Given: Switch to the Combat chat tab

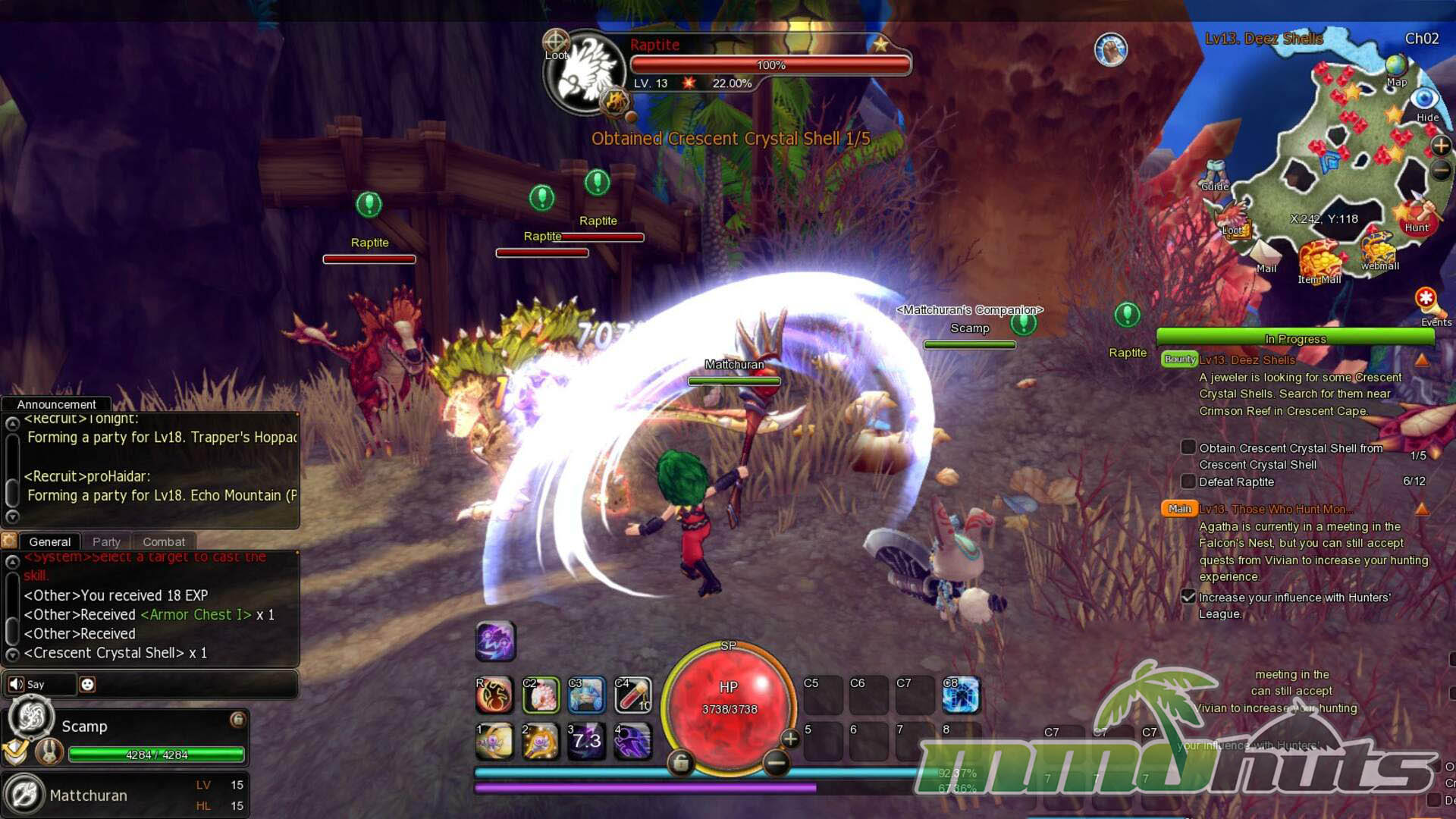Looking at the screenshot, I should pos(164,541).
